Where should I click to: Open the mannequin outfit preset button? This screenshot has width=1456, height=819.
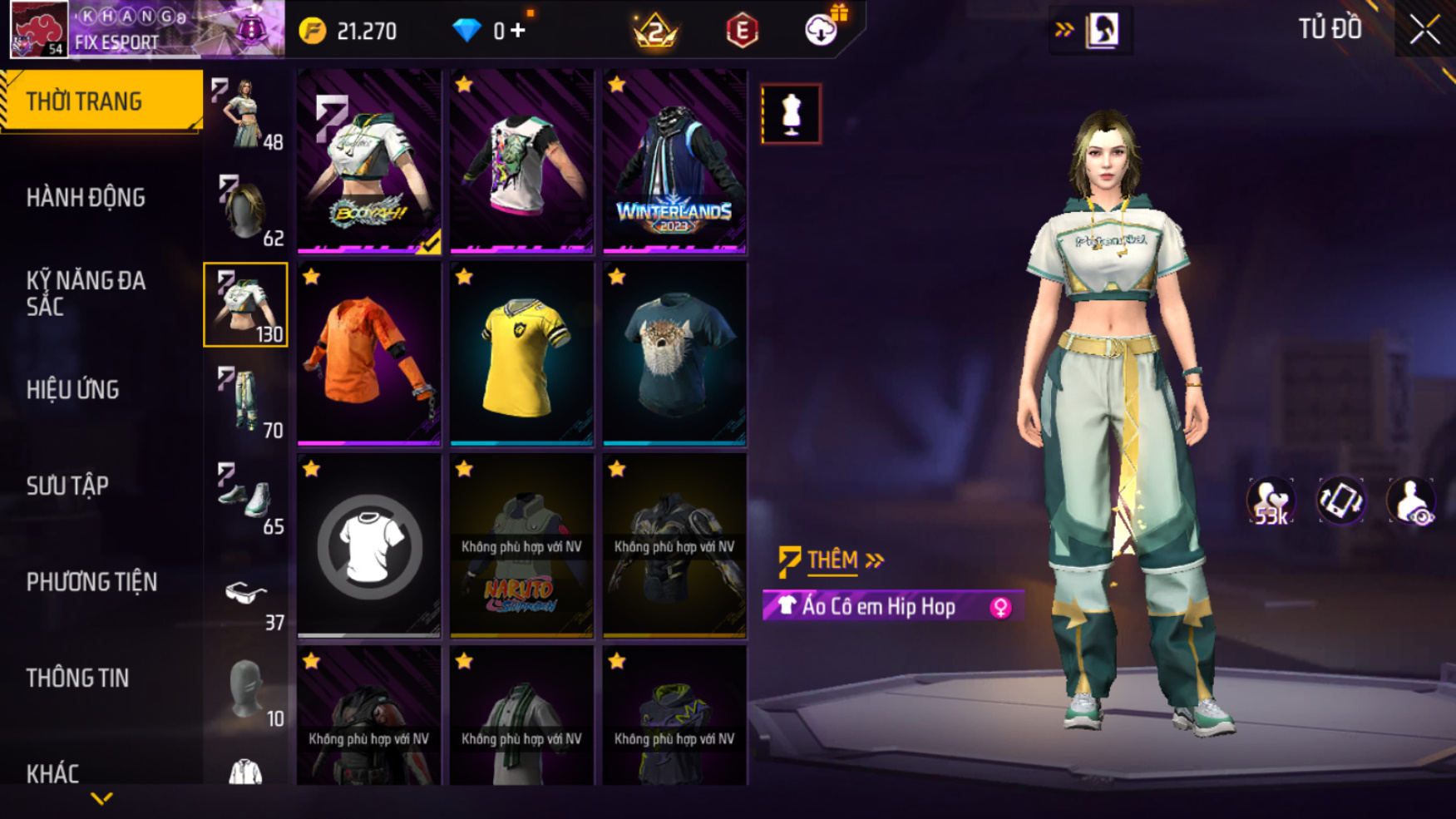pyautogui.click(x=791, y=114)
